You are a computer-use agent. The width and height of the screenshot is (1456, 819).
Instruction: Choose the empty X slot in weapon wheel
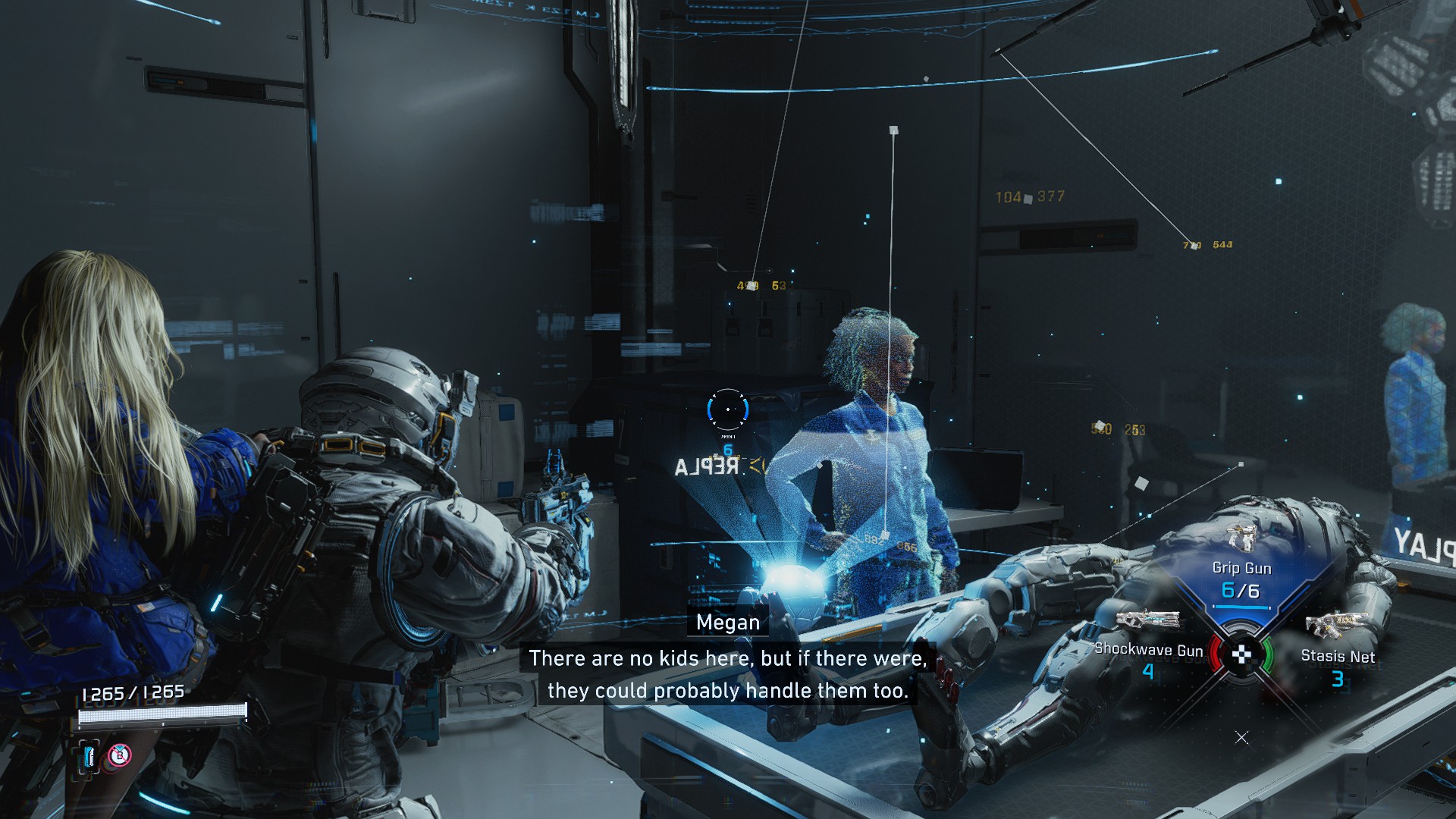(x=1241, y=737)
